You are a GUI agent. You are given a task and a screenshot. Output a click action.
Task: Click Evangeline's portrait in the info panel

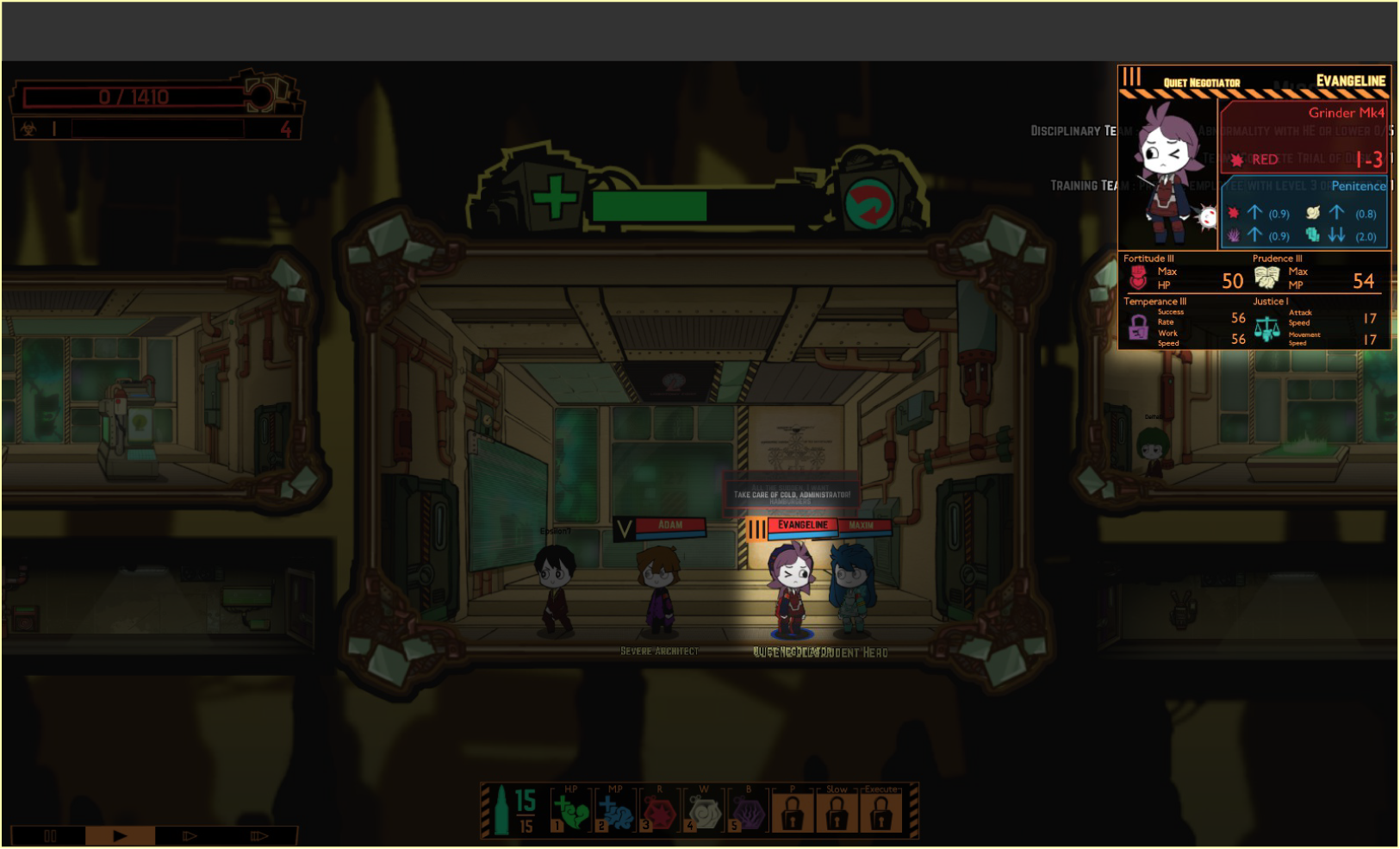(x=1167, y=172)
